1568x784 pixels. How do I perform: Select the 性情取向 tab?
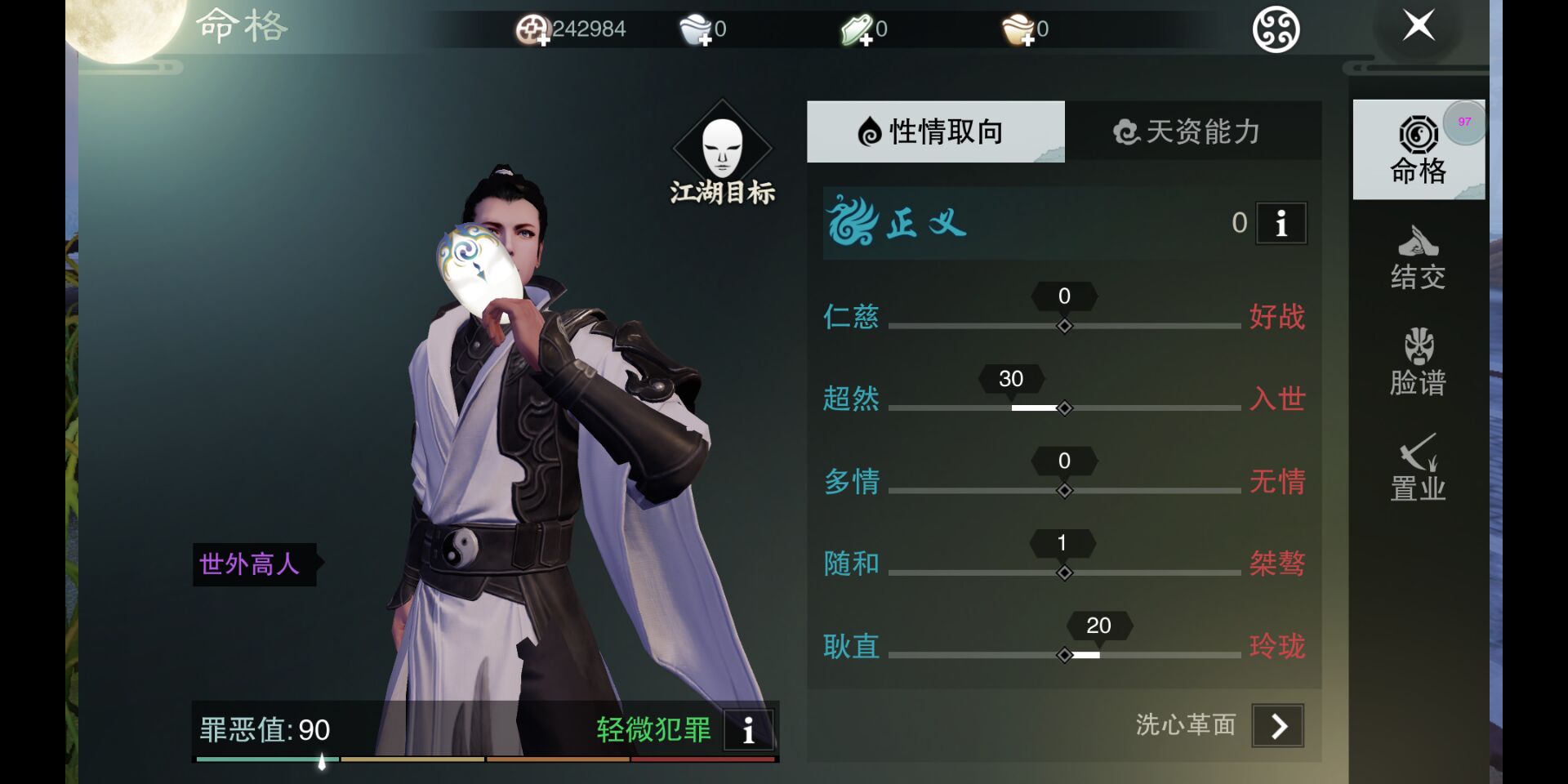tap(935, 131)
